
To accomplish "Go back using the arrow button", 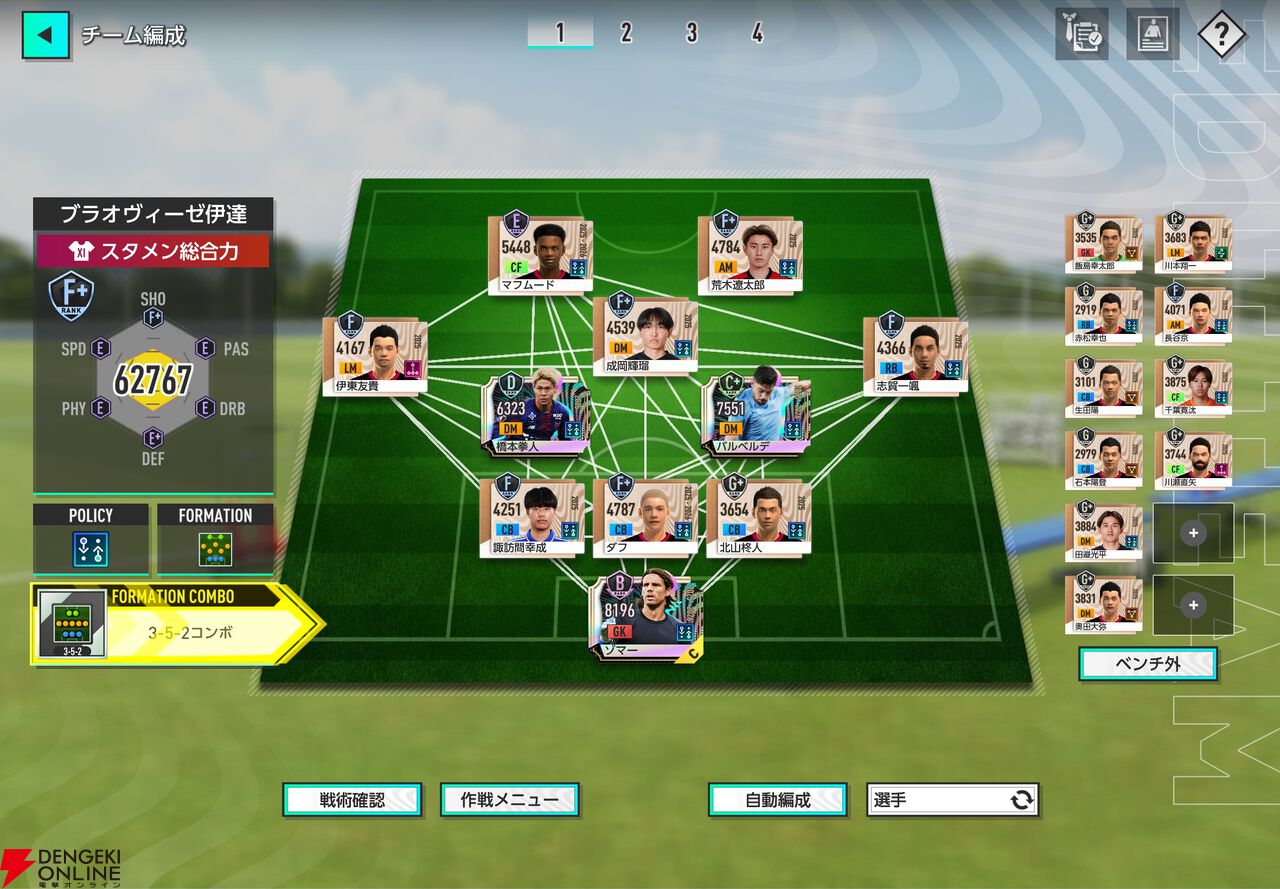I will coord(45,35).
